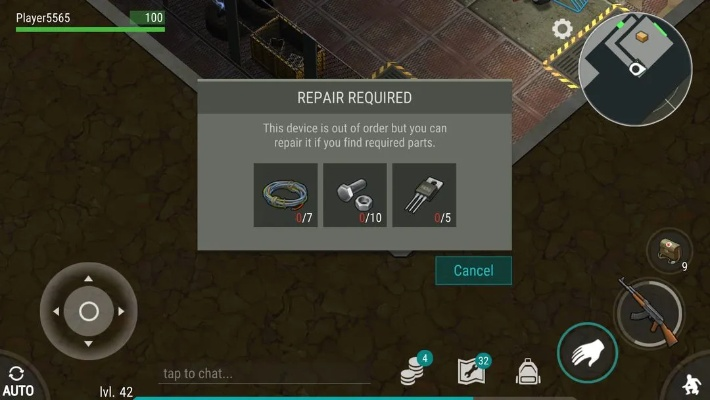Select the bolts part slot
The width and height of the screenshot is (710, 400).
click(x=354, y=195)
